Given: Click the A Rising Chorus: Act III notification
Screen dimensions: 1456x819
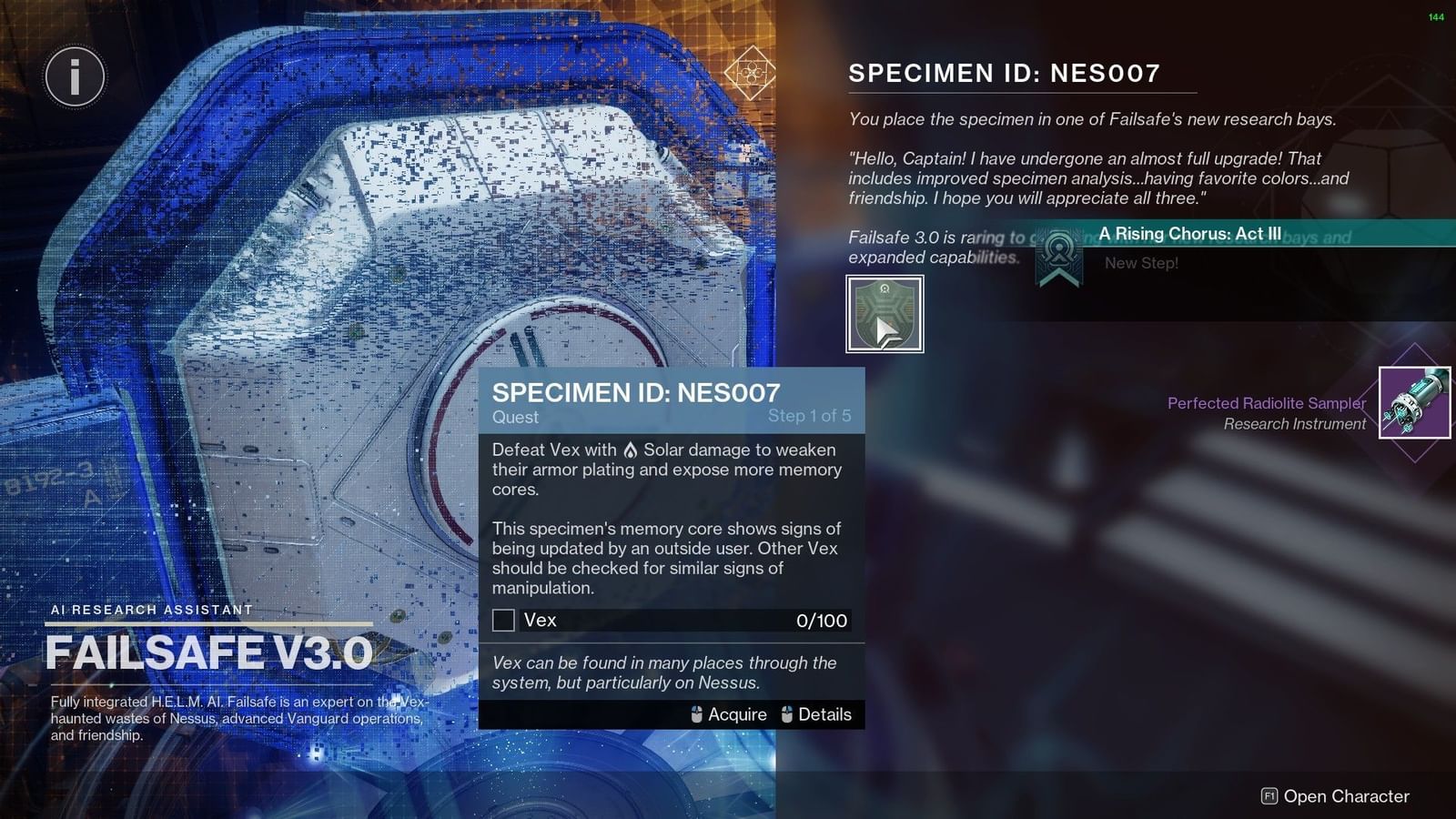Looking at the screenshot, I should click(x=1189, y=234).
